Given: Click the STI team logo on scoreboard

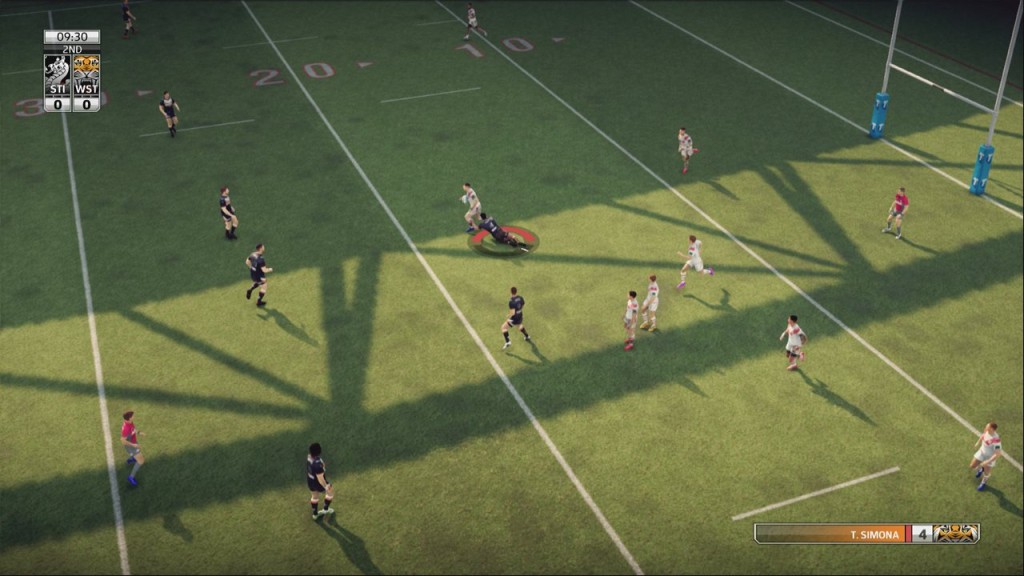Looking at the screenshot, I should (x=57, y=69).
